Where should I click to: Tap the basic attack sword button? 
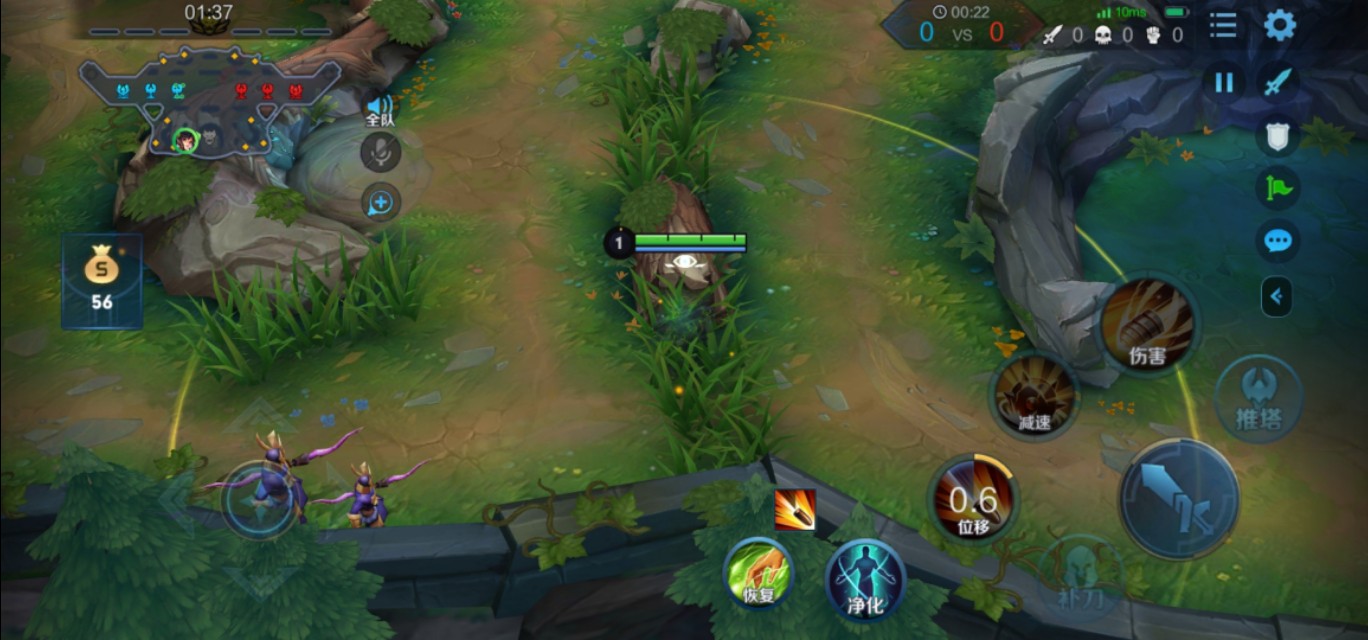click(x=1178, y=499)
